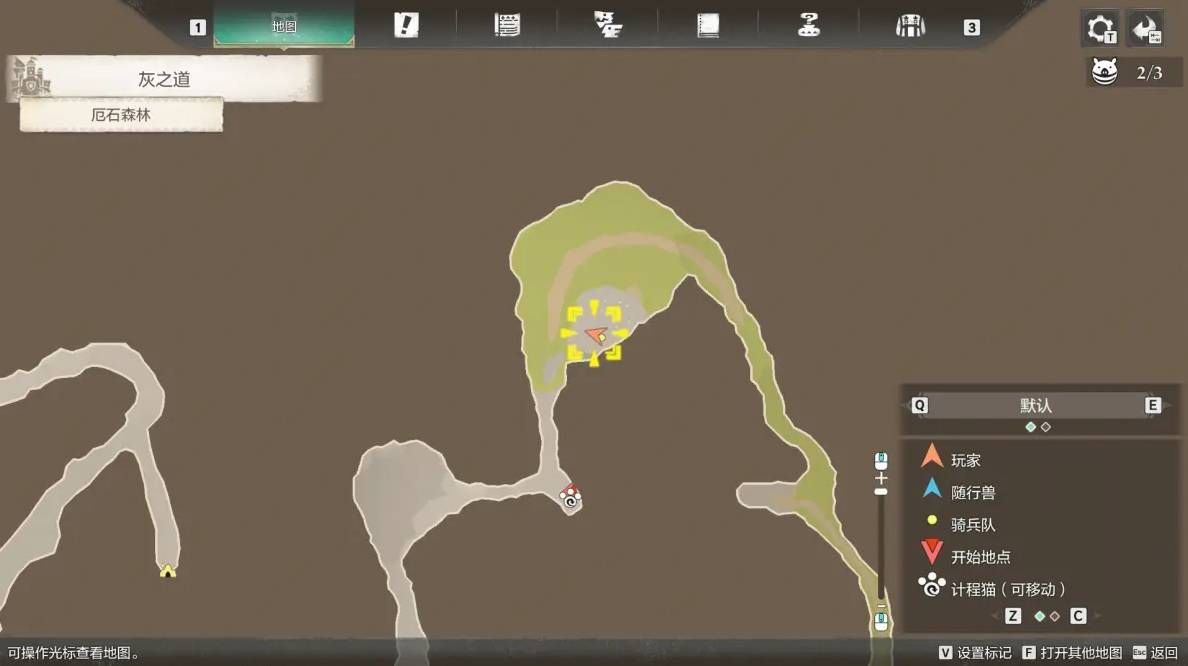This screenshot has width=1188, height=666.
Task: Switch to the armor equipment tab
Action: tap(910, 26)
